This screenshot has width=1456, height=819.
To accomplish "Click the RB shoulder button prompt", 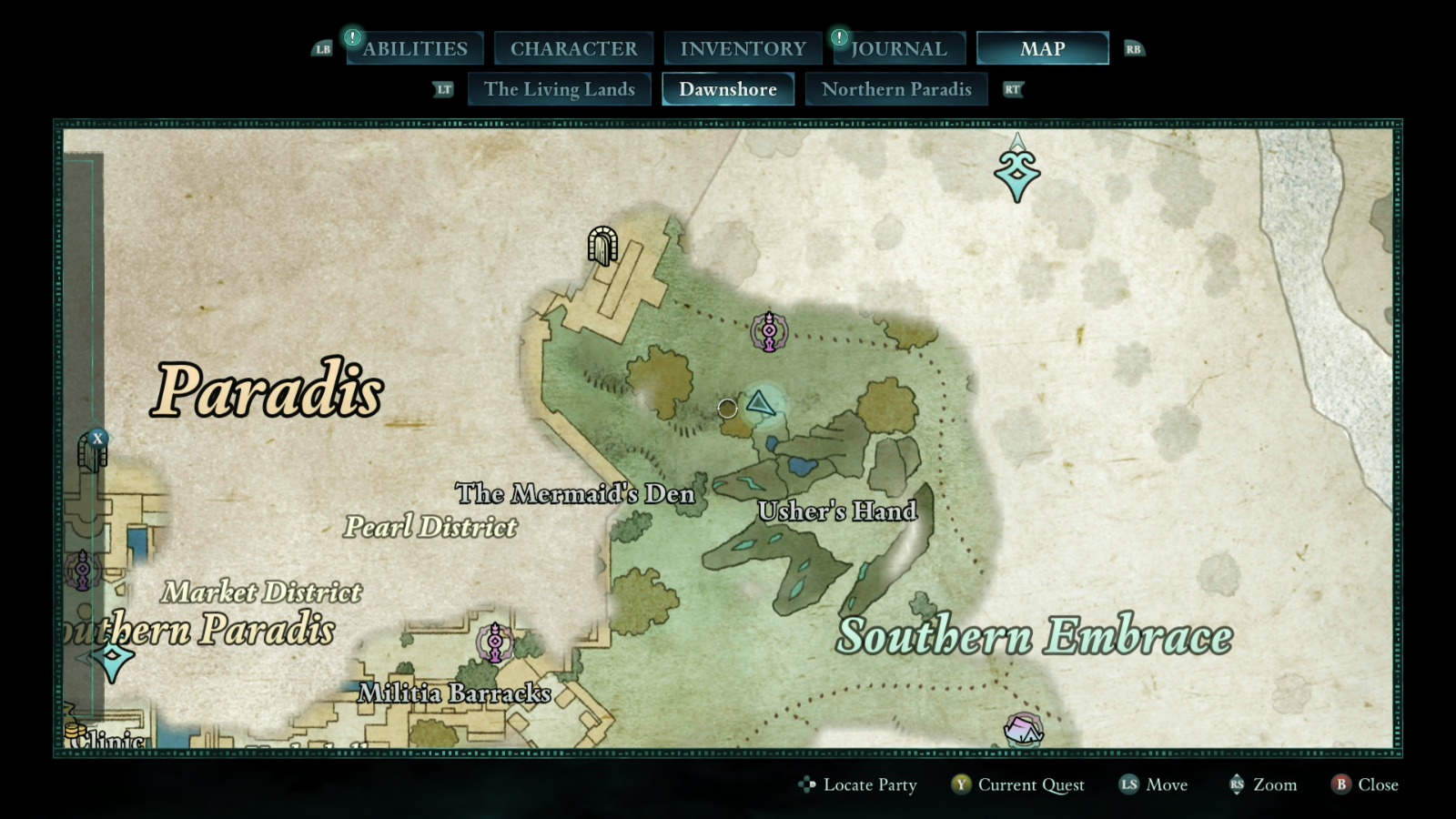I will click(1134, 48).
